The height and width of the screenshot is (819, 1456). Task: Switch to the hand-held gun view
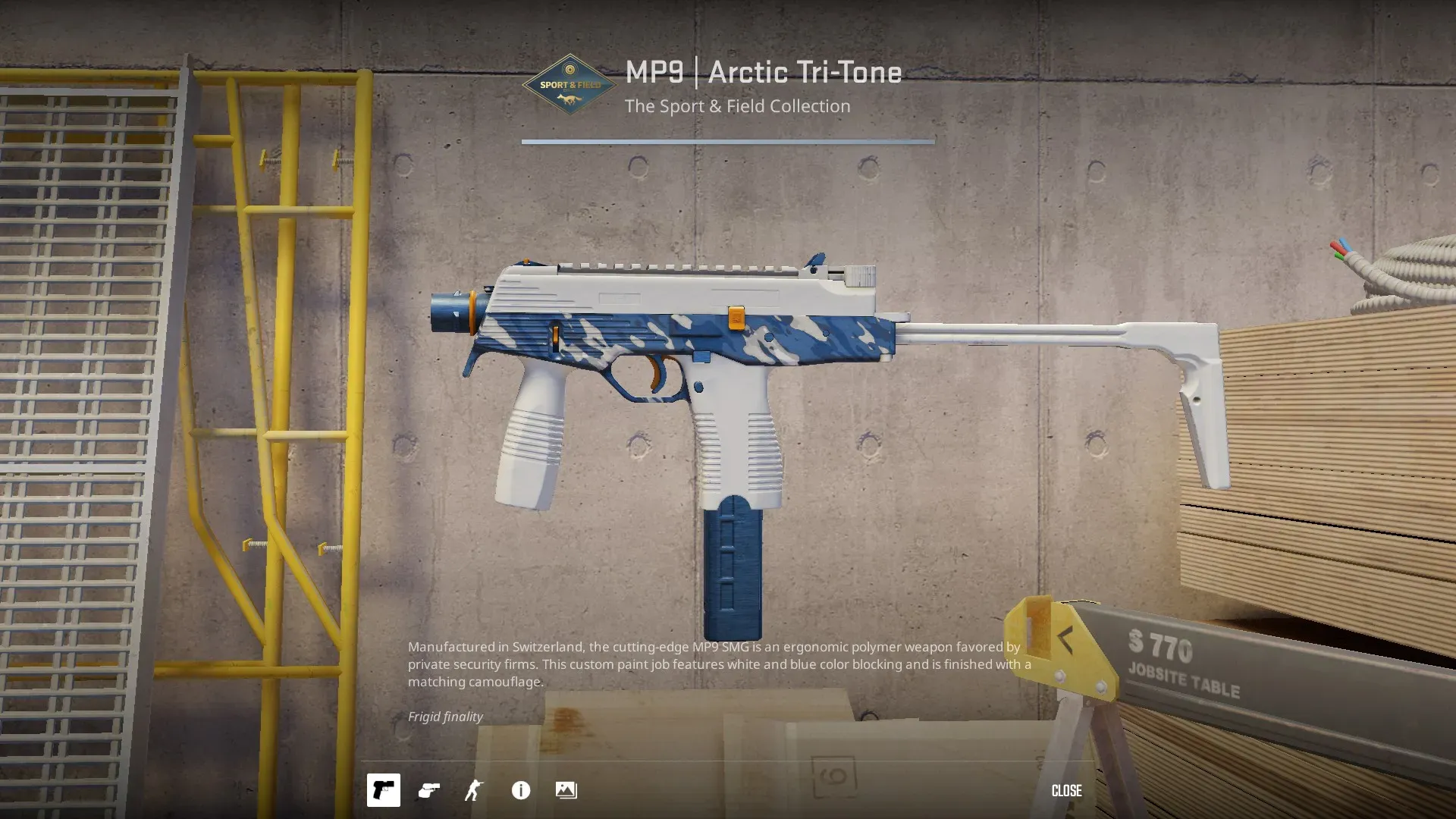429,790
